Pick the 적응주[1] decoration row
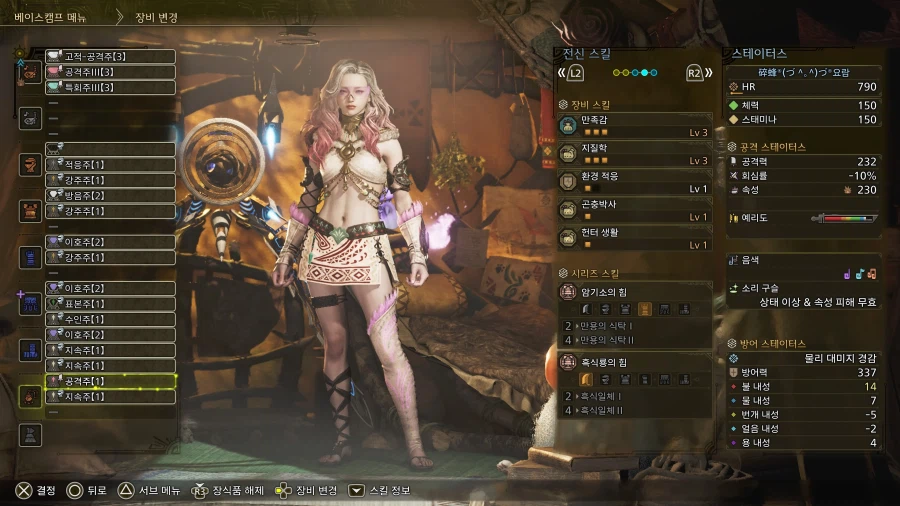This screenshot has height=506, width=900. pos(110,164)
